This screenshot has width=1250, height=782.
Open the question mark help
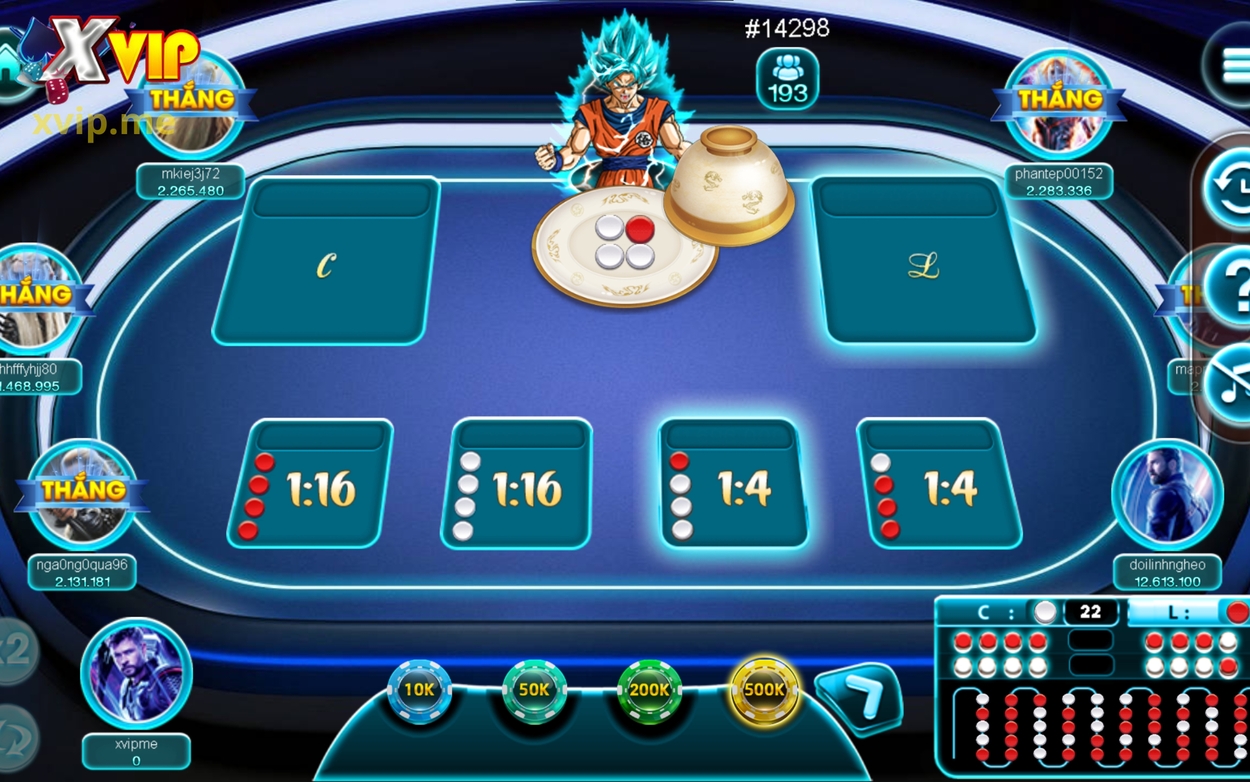click(1232, 287)
